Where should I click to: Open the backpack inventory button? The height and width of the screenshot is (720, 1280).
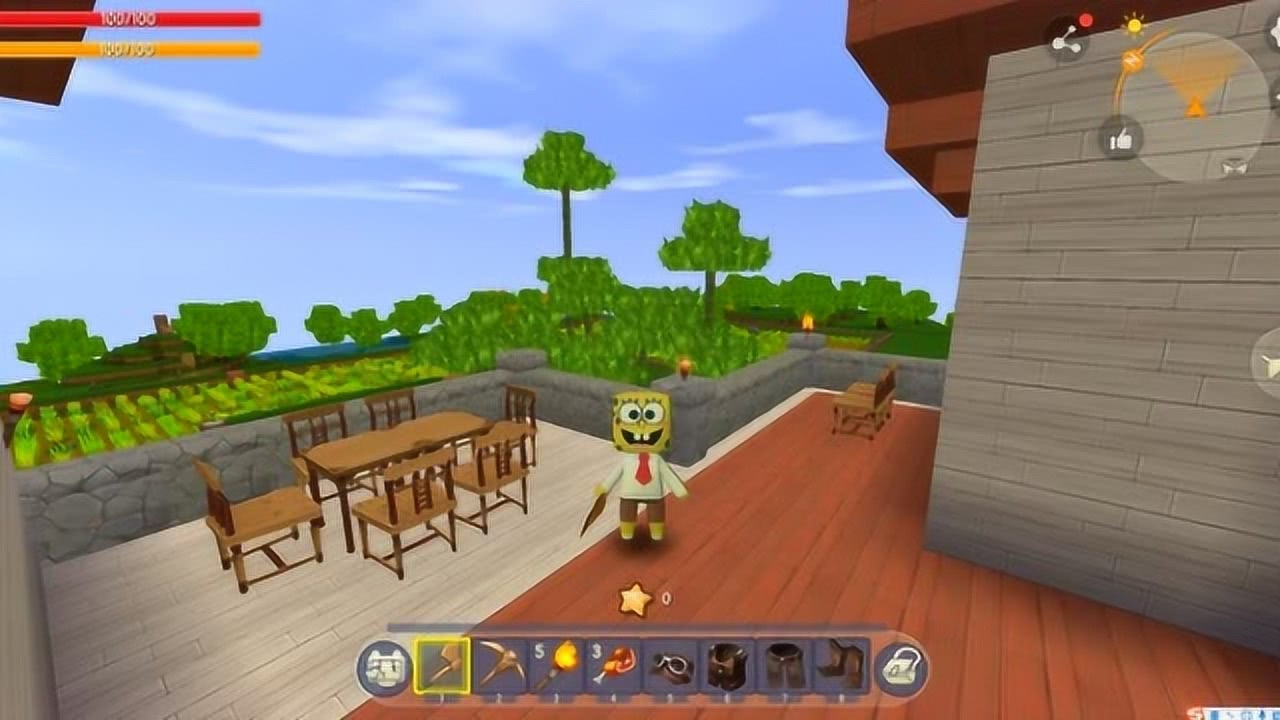(901, 667)
